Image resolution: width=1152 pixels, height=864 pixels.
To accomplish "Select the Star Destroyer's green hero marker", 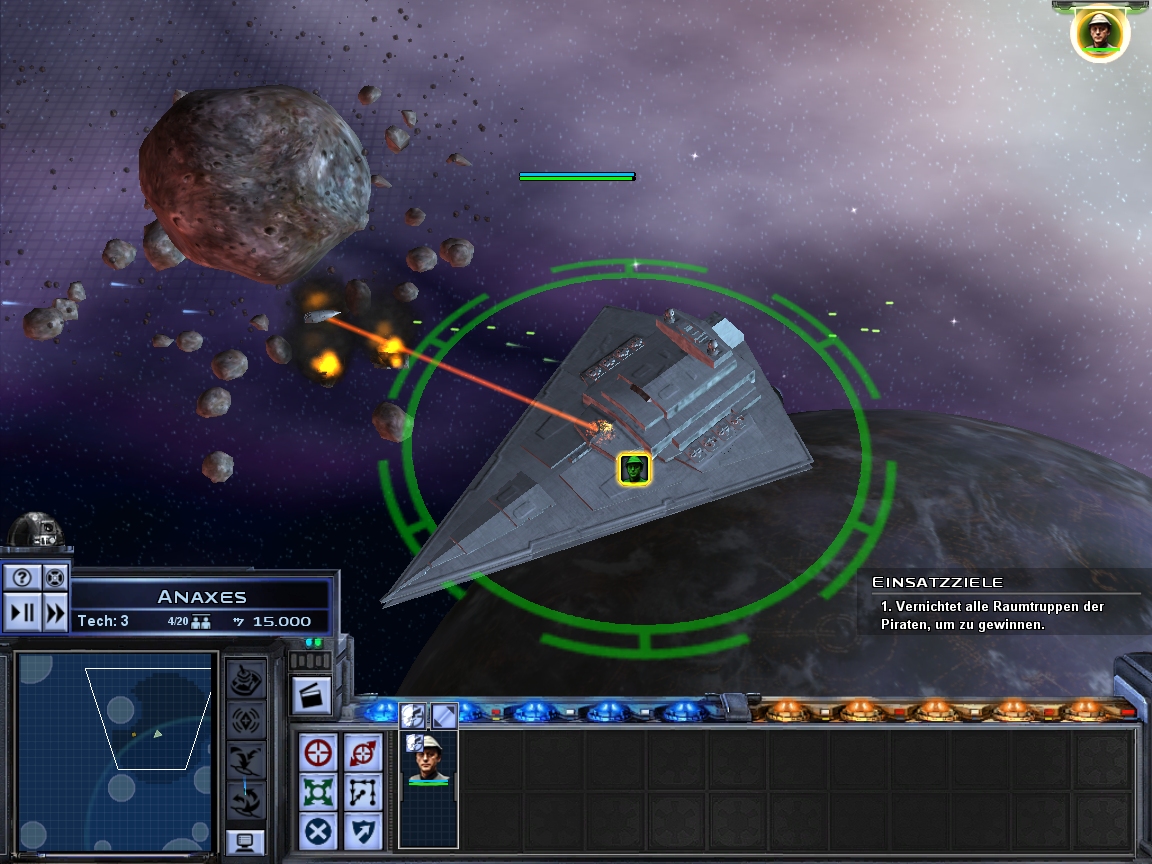I will click(x=634, y=469).
